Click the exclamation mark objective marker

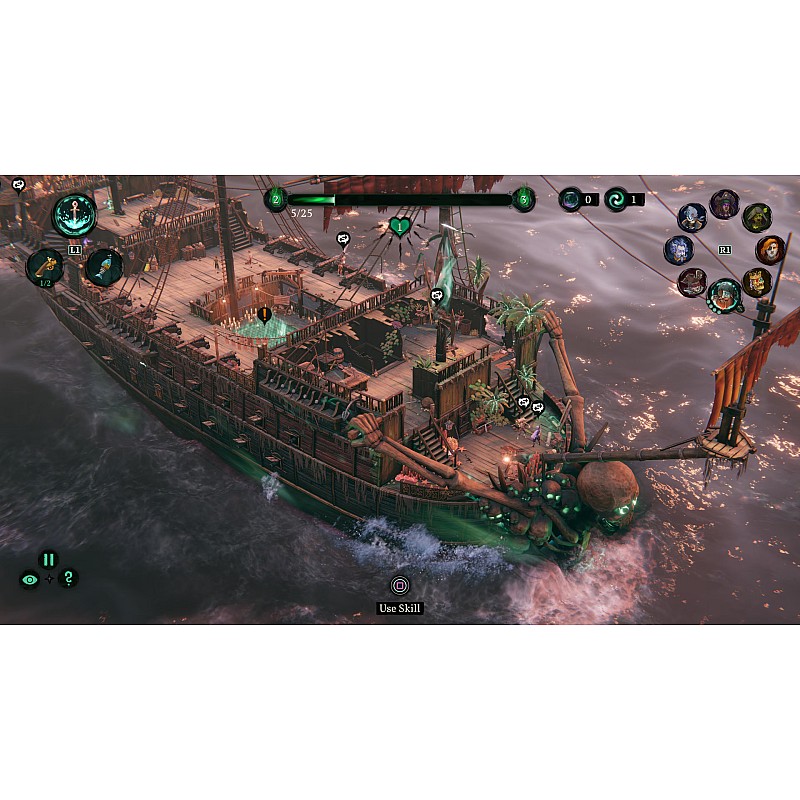[264, 315]
